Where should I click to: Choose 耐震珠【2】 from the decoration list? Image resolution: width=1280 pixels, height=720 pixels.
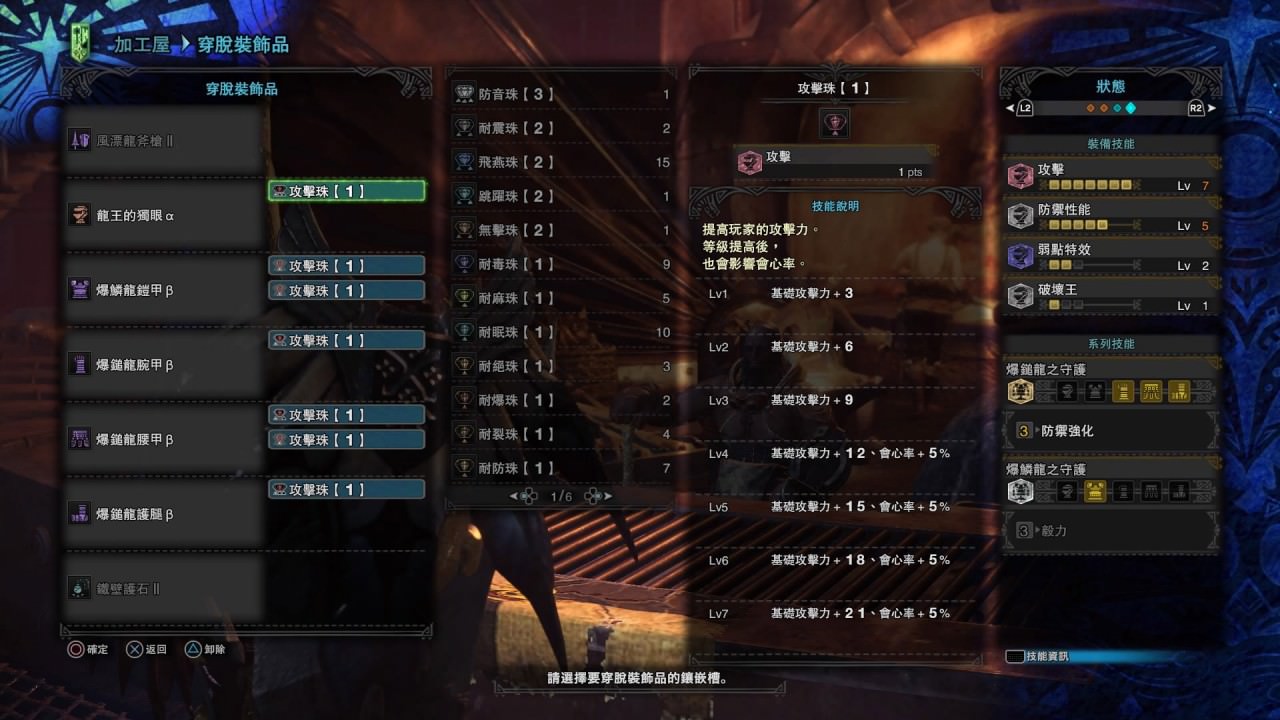562,129
